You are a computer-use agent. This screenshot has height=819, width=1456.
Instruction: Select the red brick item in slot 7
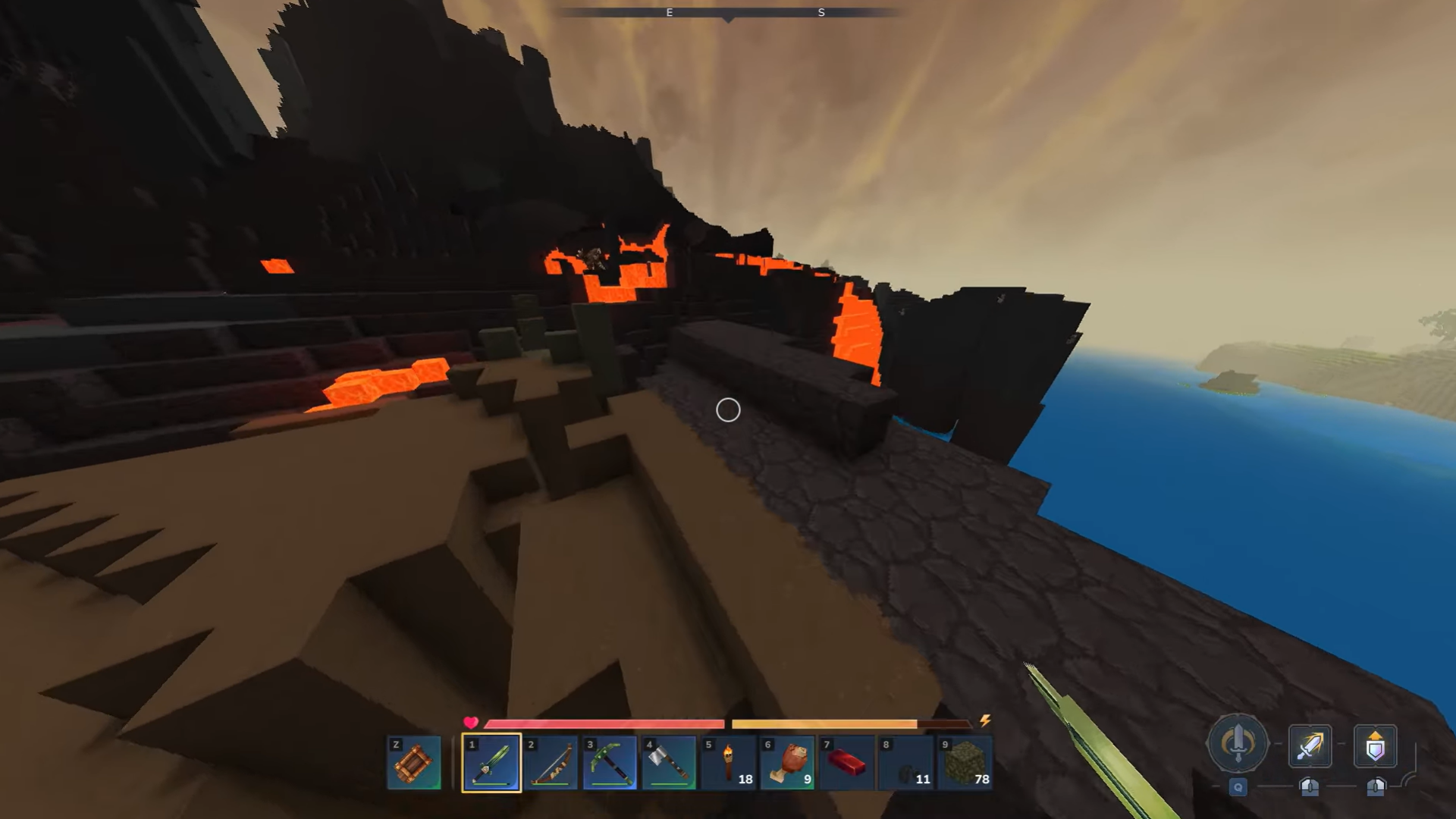pyautogui.click(x=846, y=762)
